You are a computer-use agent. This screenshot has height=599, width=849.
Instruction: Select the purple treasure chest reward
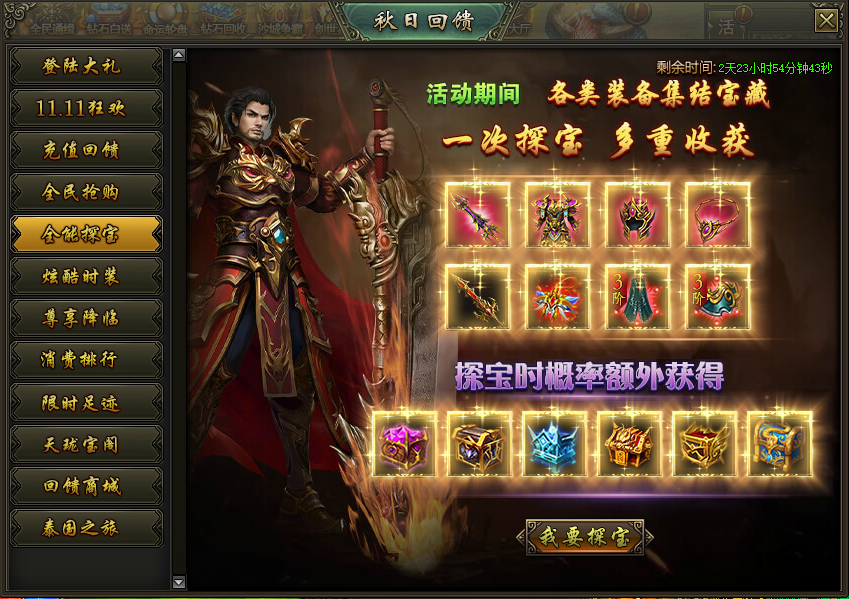[404, 443]
